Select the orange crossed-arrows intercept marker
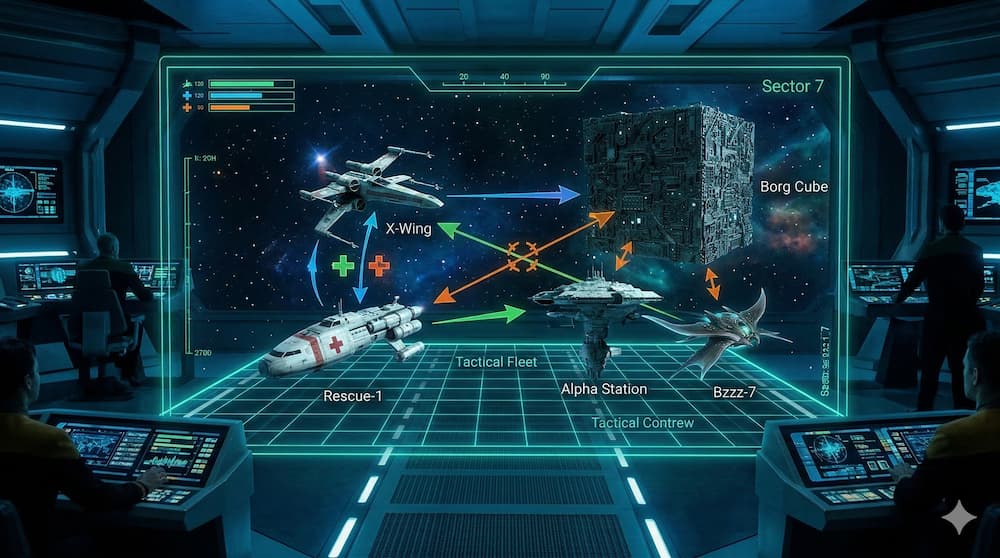 523,254
